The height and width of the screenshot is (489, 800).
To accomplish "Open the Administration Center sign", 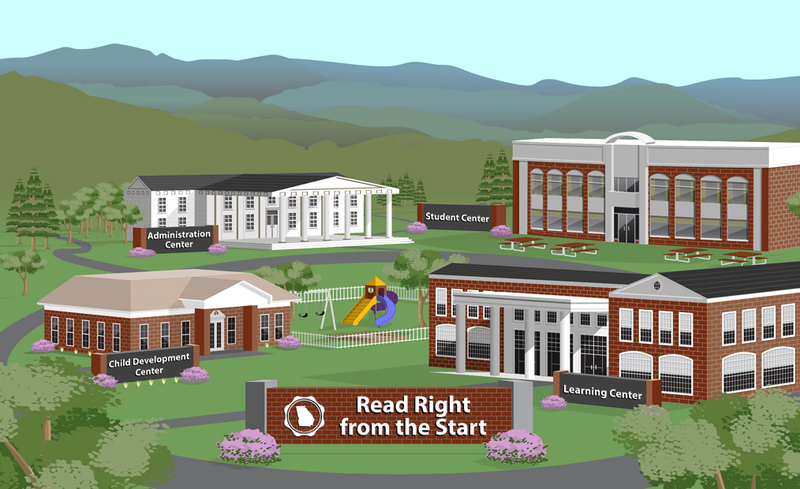I will (x=178, y=238).
